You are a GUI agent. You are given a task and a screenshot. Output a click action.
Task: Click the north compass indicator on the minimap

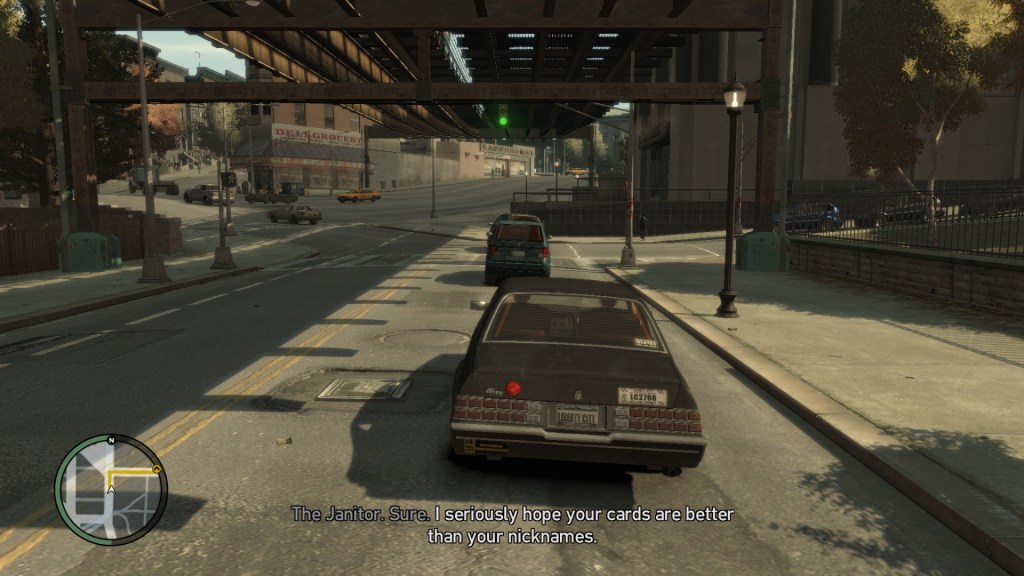point(112,440)
